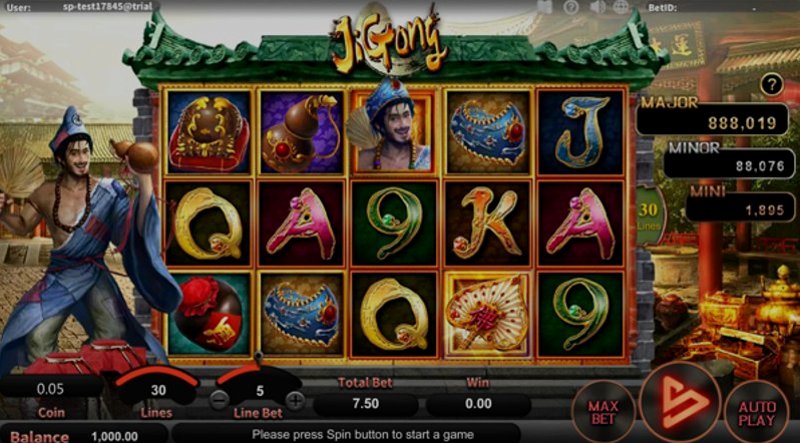The width and height of the screenshot is (800, 443).
Task: Click the top bar question mark help icon
Action: [x=570, y=7]
